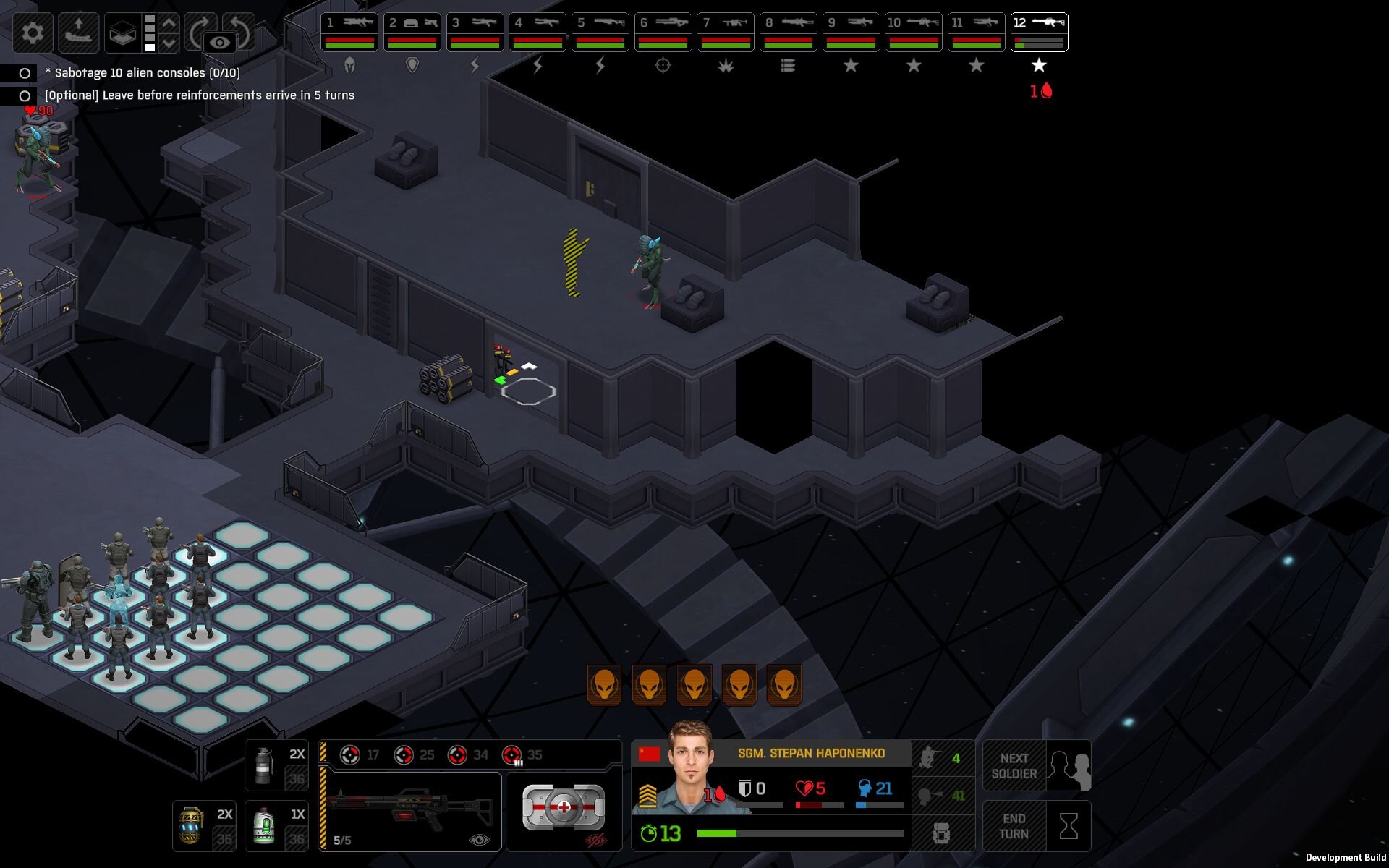Image resolution: width=1389 pixels, height=868 pixels.
Task: Select soldier 1 from squad bar
Action: click(349, 32)
